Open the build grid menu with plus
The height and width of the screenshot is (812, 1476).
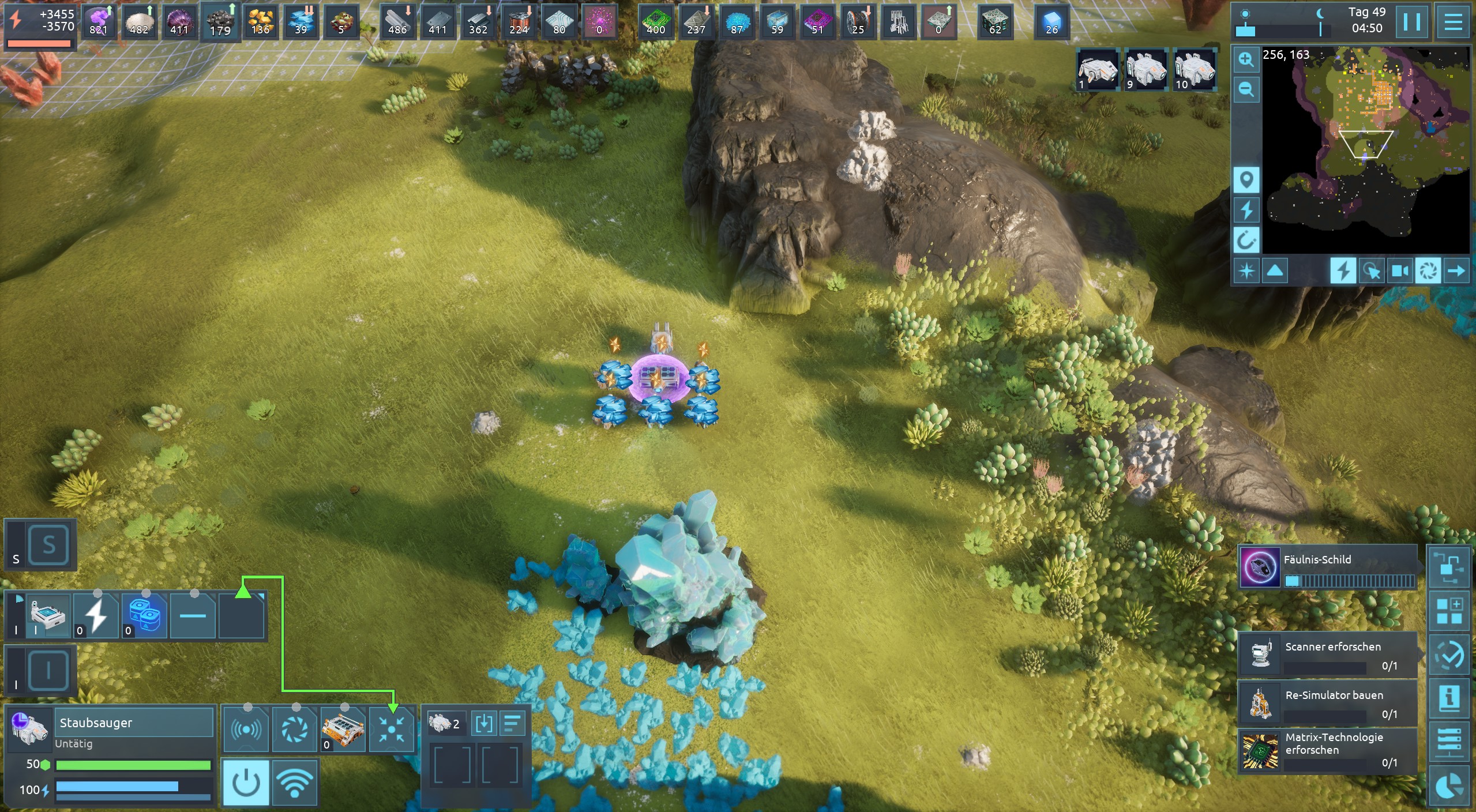[x=1449, y=611]
